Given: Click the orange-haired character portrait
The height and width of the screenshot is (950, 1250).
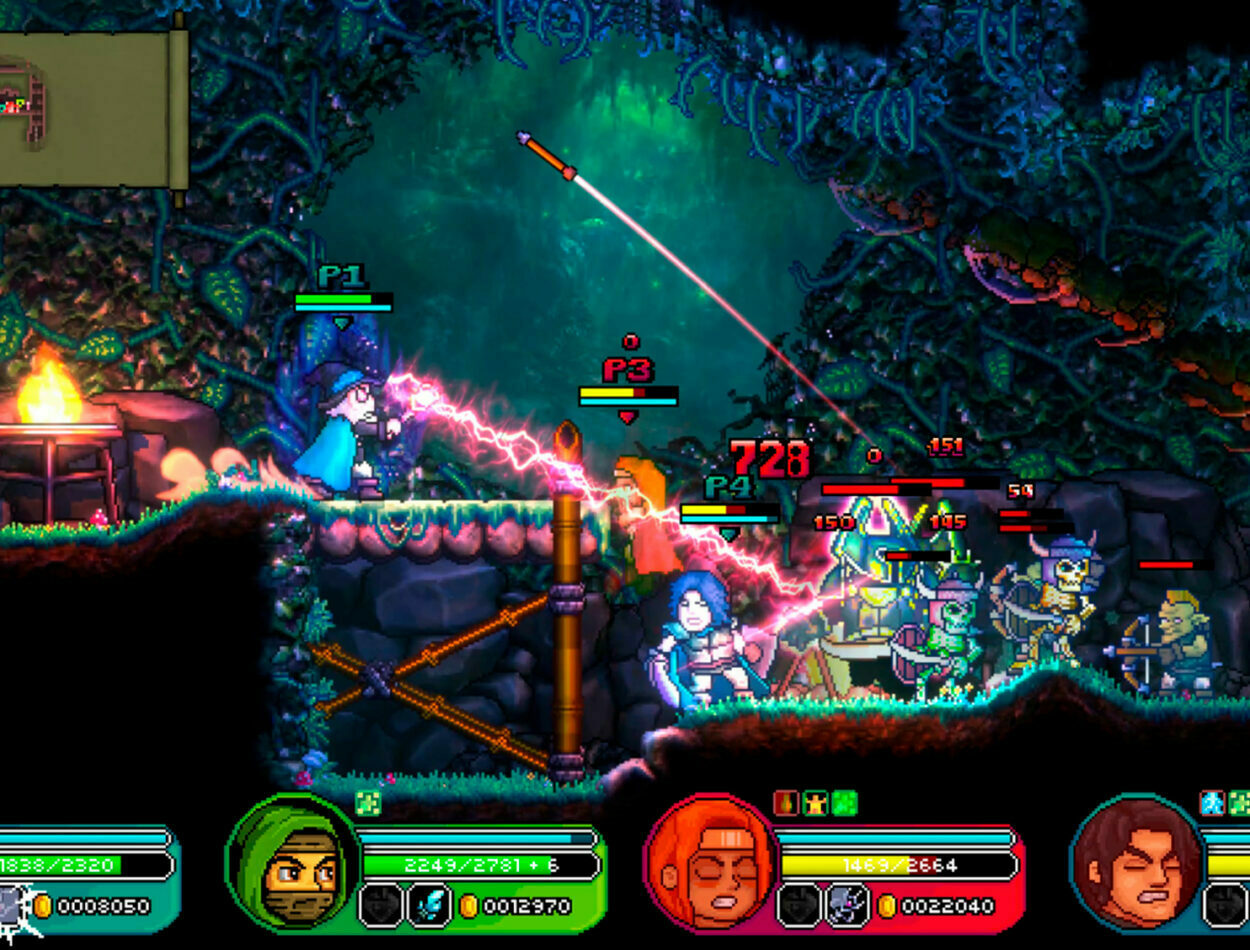Looking at the screenshot, I should click(x=712, y=861).
